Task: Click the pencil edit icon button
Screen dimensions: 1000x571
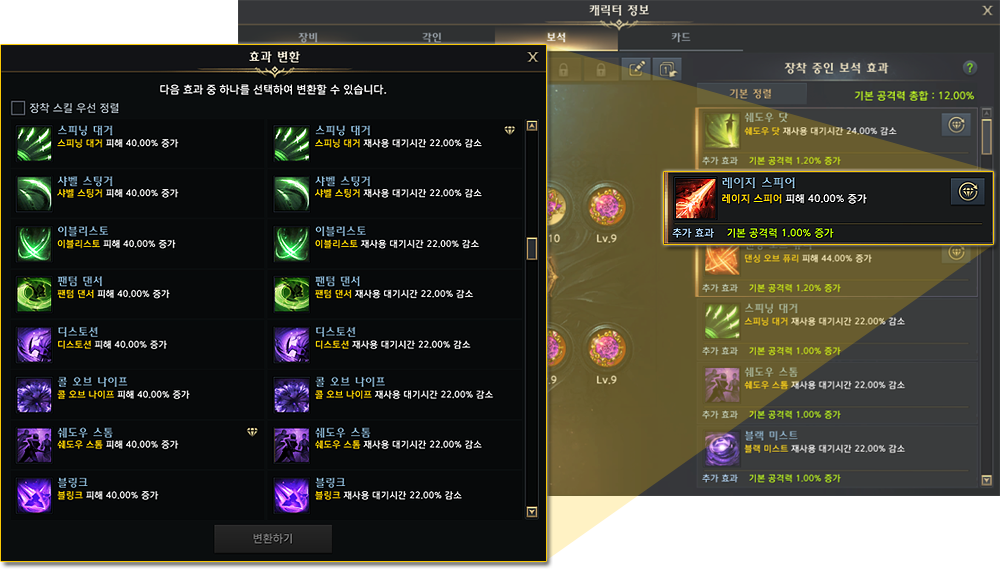Action: pos(636,68)
